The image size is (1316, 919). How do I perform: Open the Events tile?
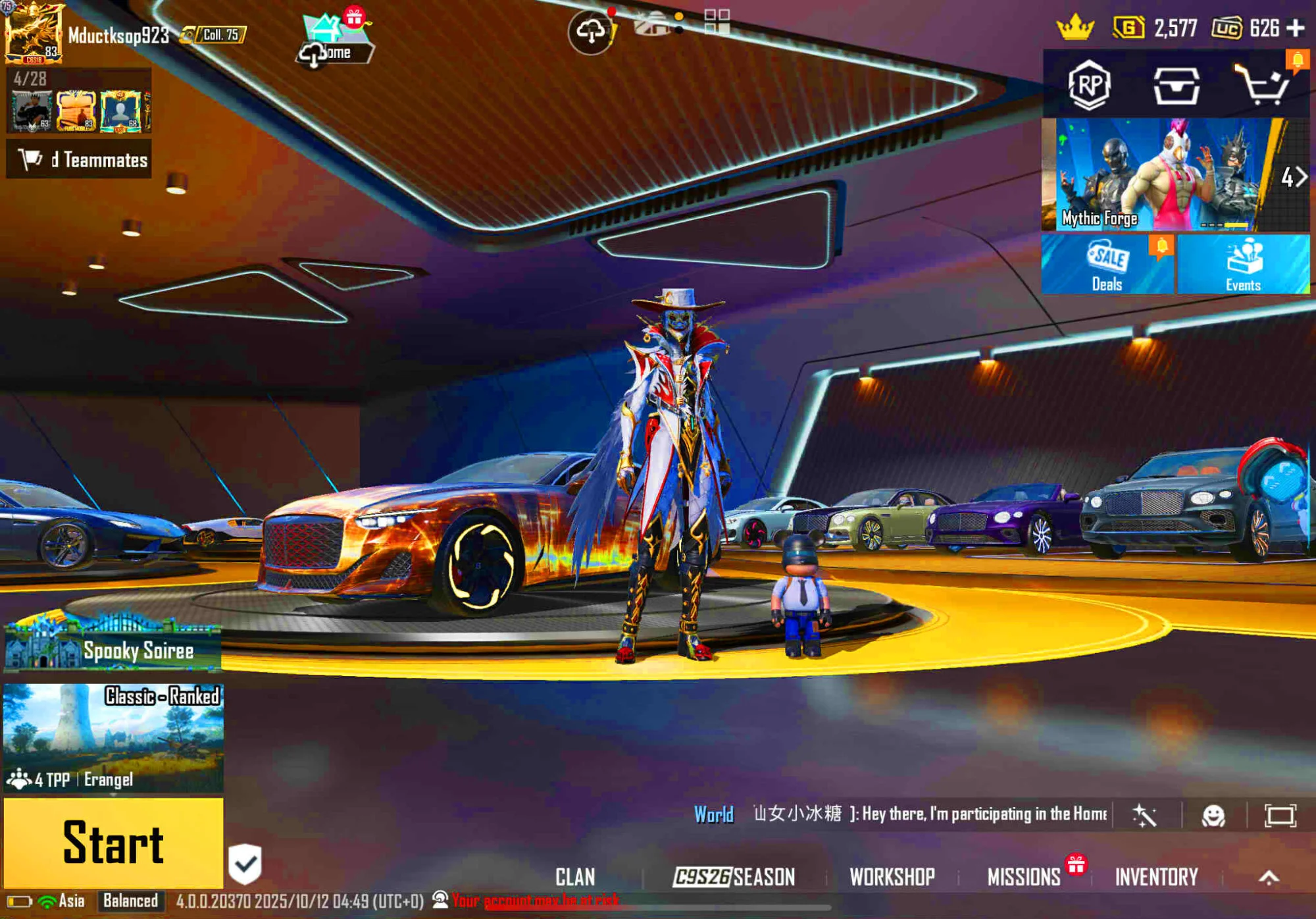click(1243, 265)
